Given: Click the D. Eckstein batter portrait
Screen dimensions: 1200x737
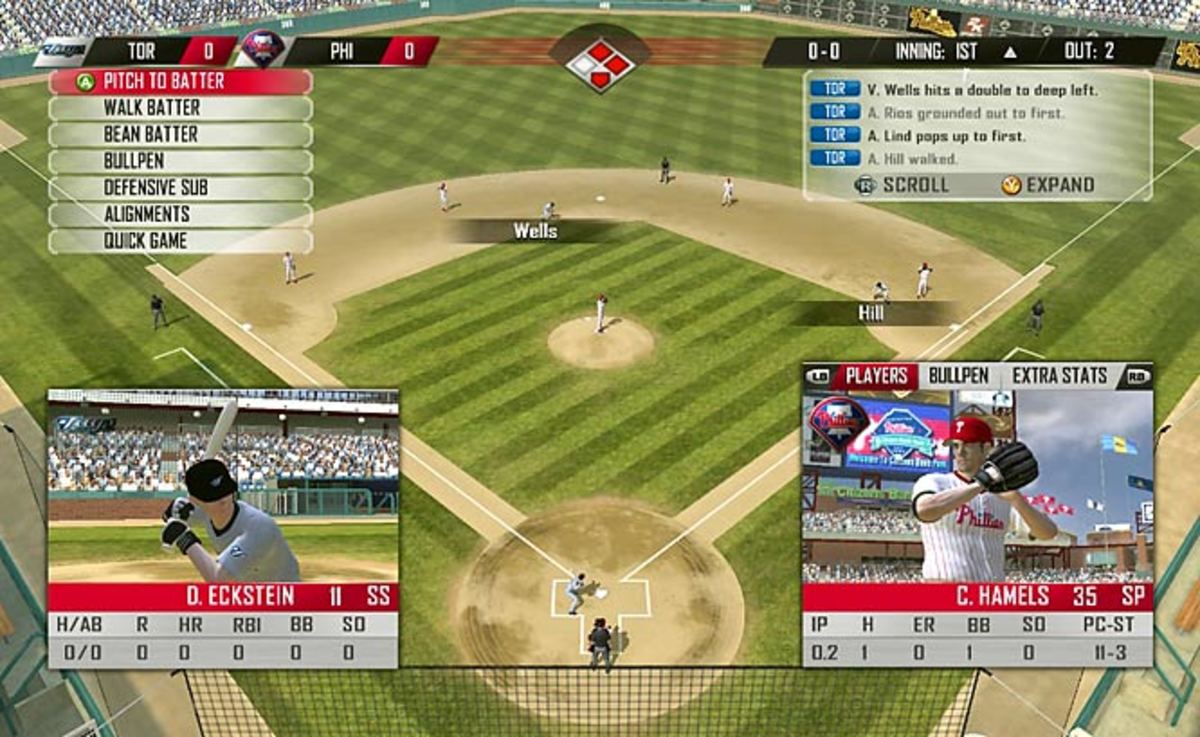Looking at the screenshot, I should click(223, 487).
